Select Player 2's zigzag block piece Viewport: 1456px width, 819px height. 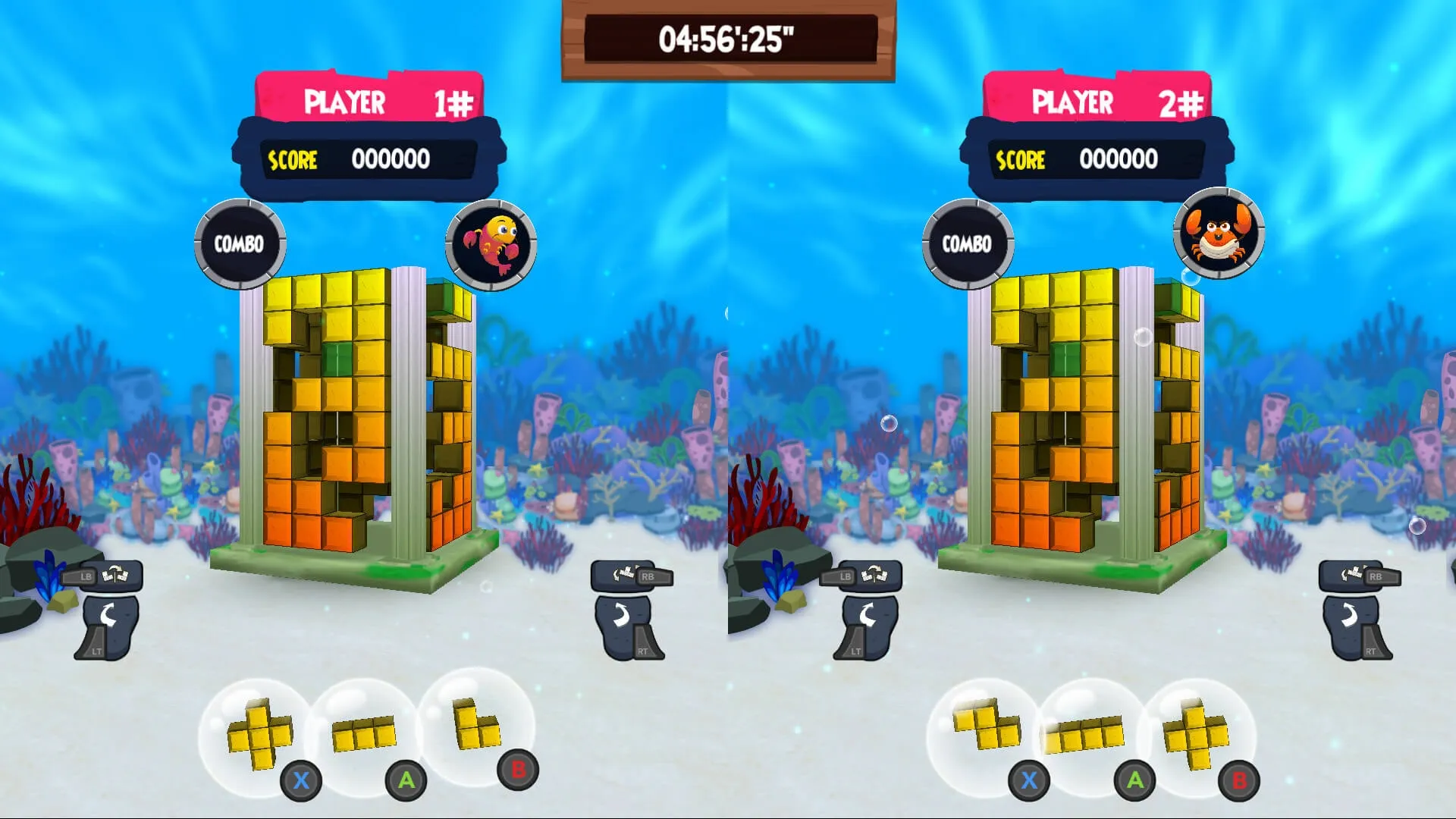987,724
